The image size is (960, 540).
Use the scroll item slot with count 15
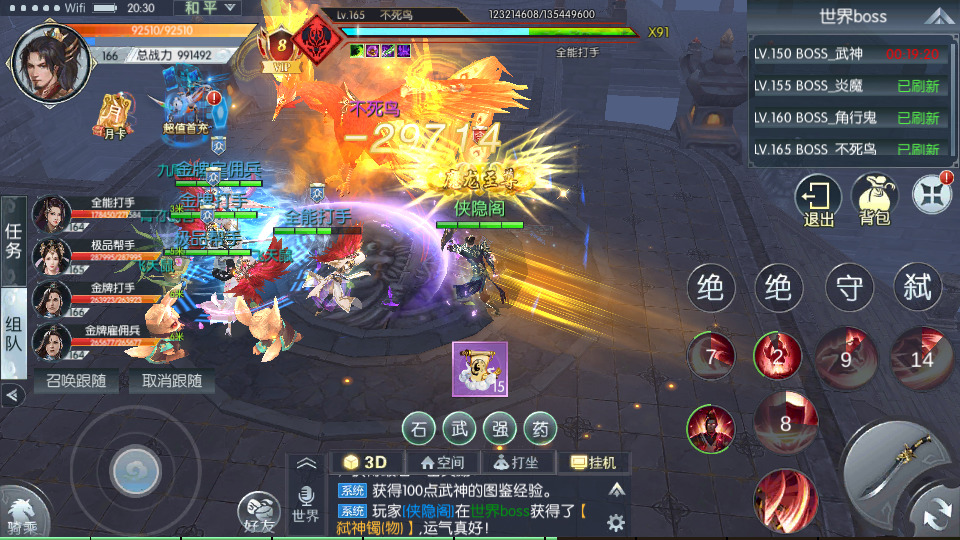480,368
